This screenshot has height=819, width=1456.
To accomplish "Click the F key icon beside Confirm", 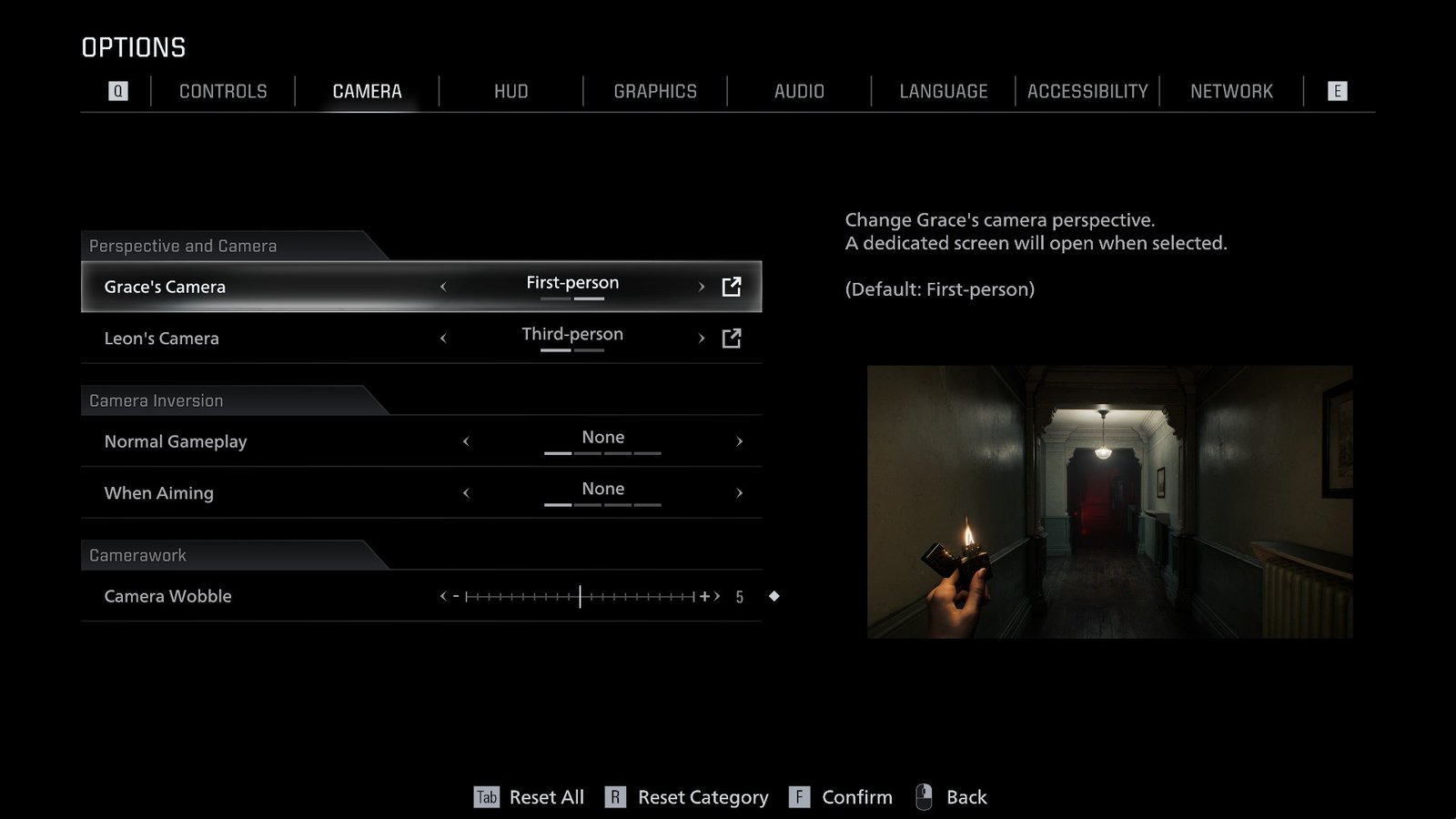I will (x=799, y=796).
